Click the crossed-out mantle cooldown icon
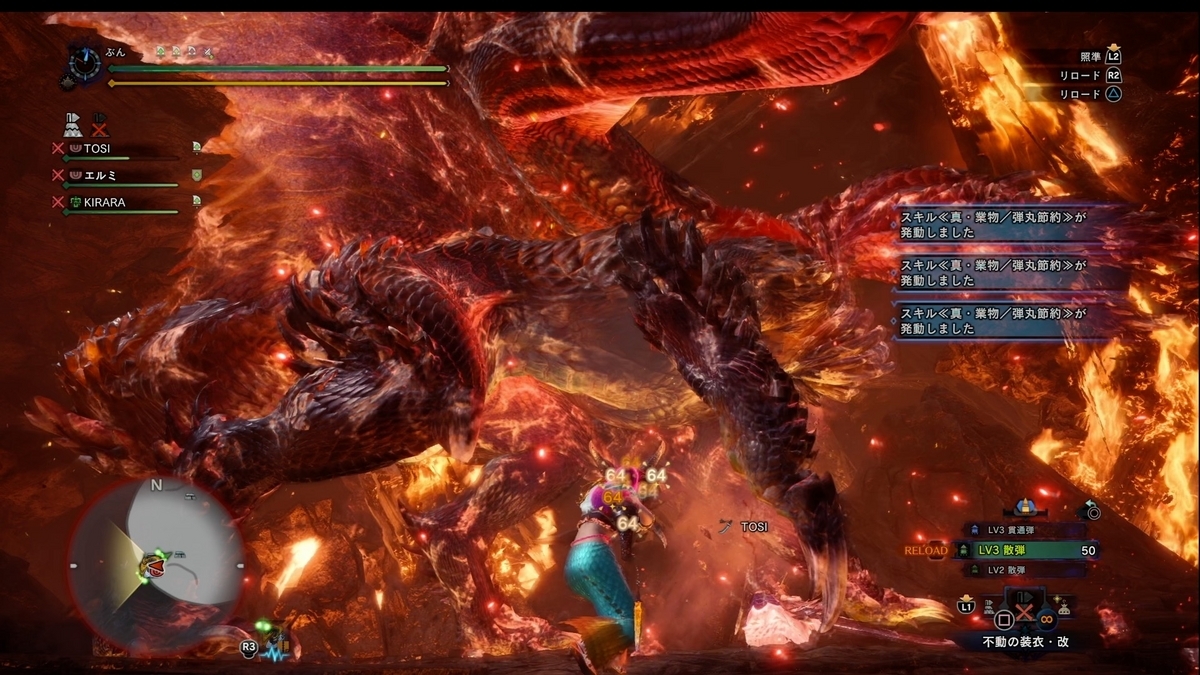This screenshot has height=675, width=1200. (x=99, y=125)
